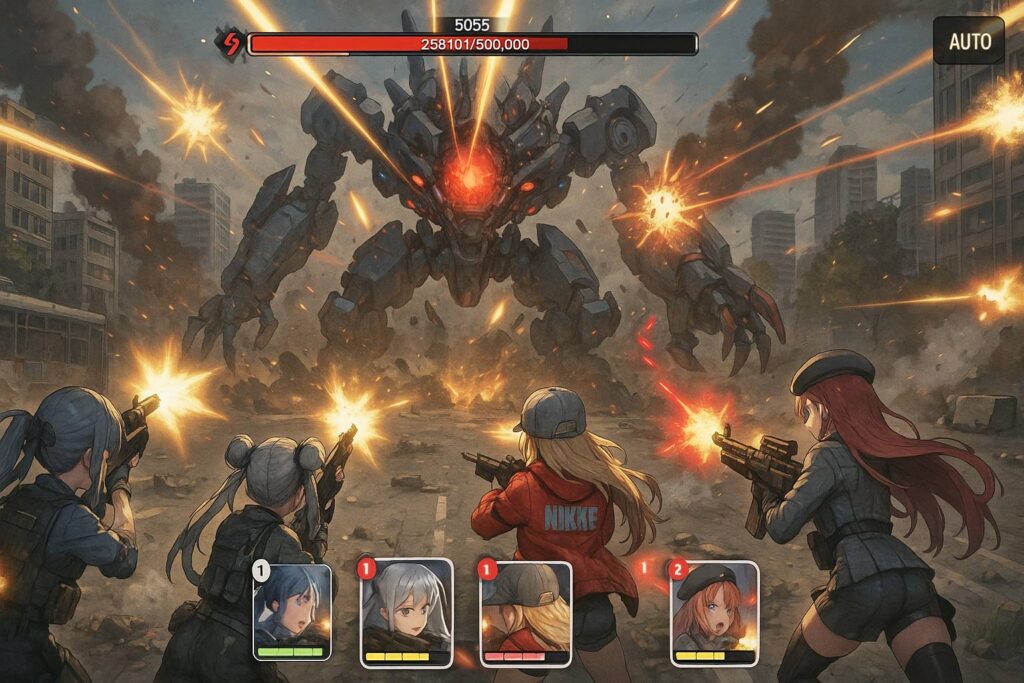Toggle the AUTO battle button

[x=968, y=41]
